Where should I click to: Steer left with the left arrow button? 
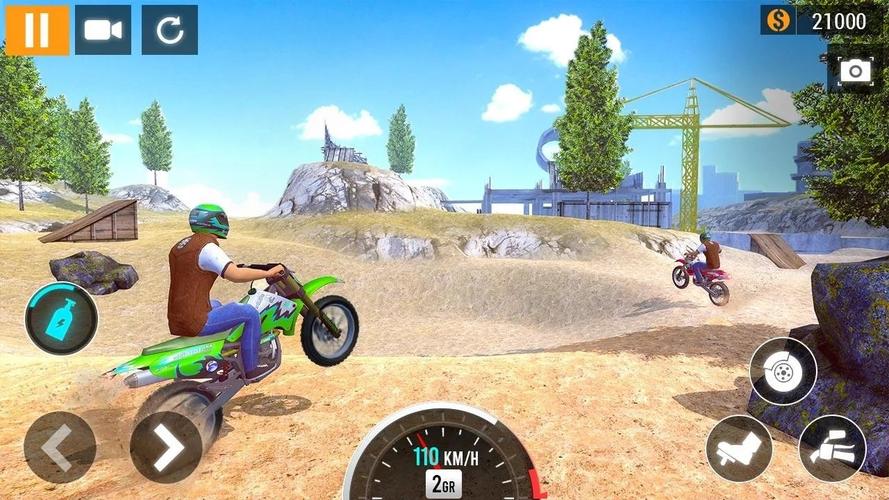coord(60,447)
